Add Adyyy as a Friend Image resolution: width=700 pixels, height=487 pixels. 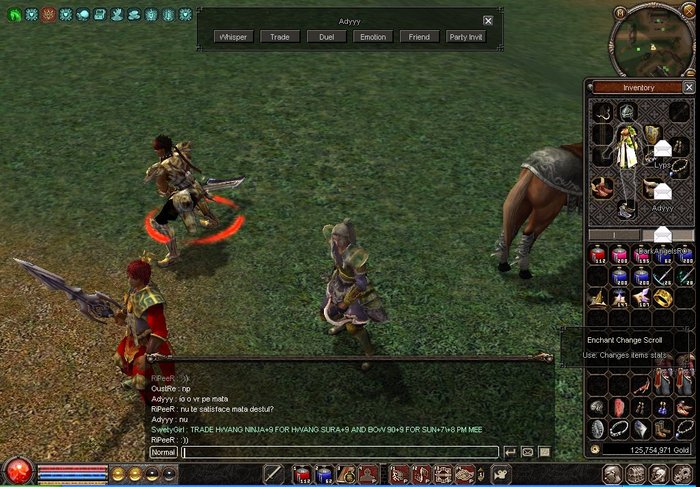pos(419,37)
